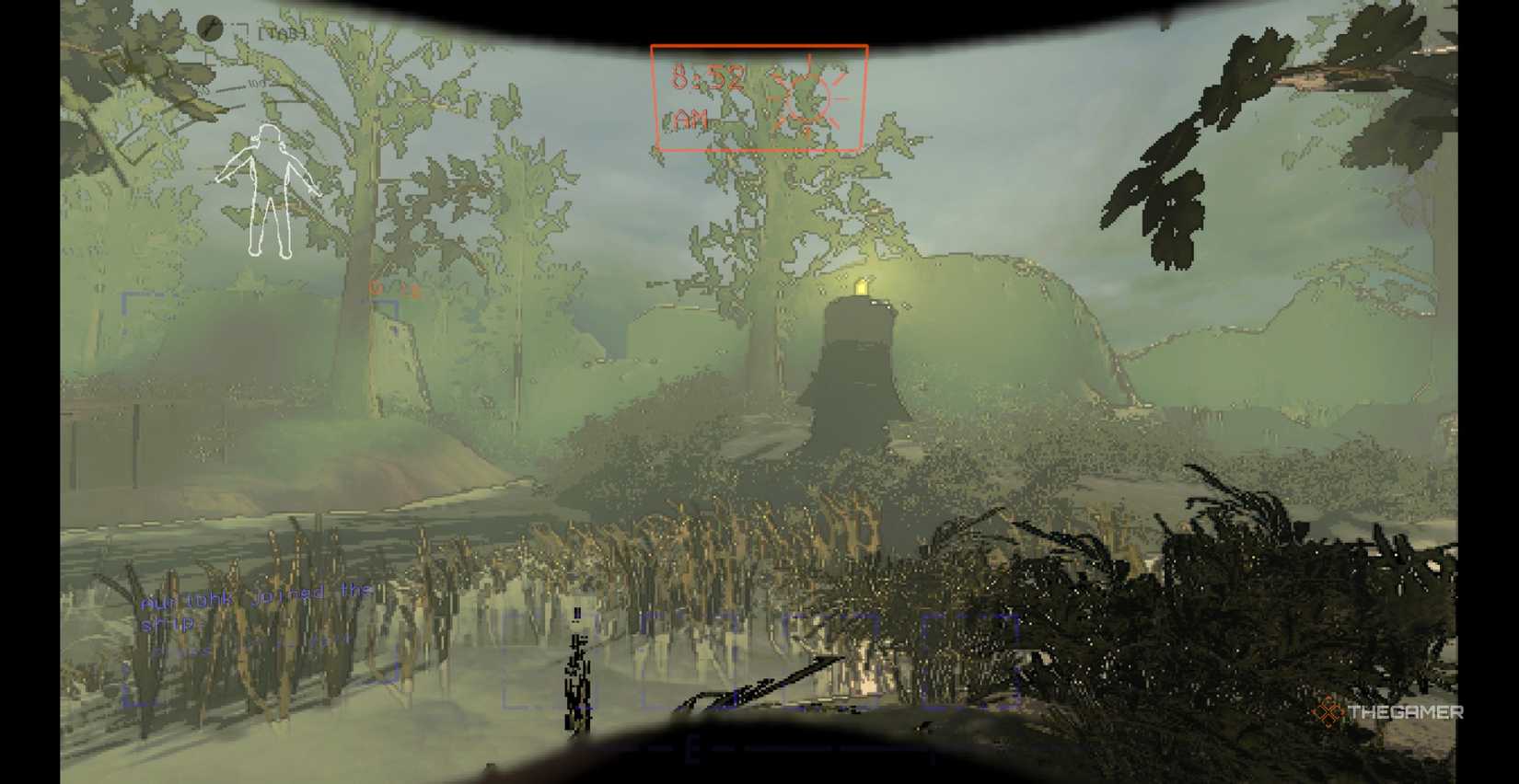Click the glowing lantern on the dark shelter
The width and height of the screenshot is (1519, 784).
[862, 285]
